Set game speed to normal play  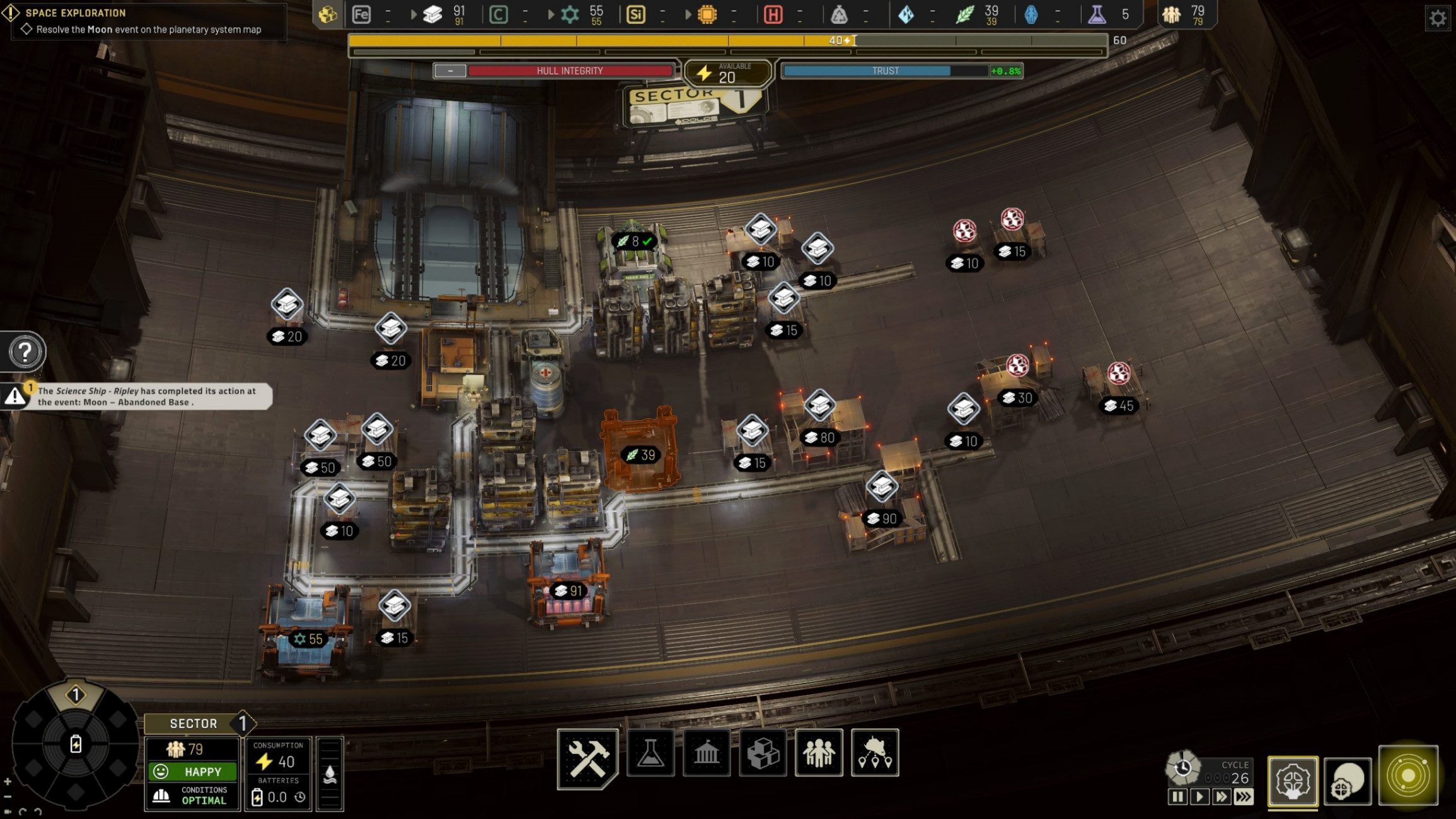point(1199,797)
